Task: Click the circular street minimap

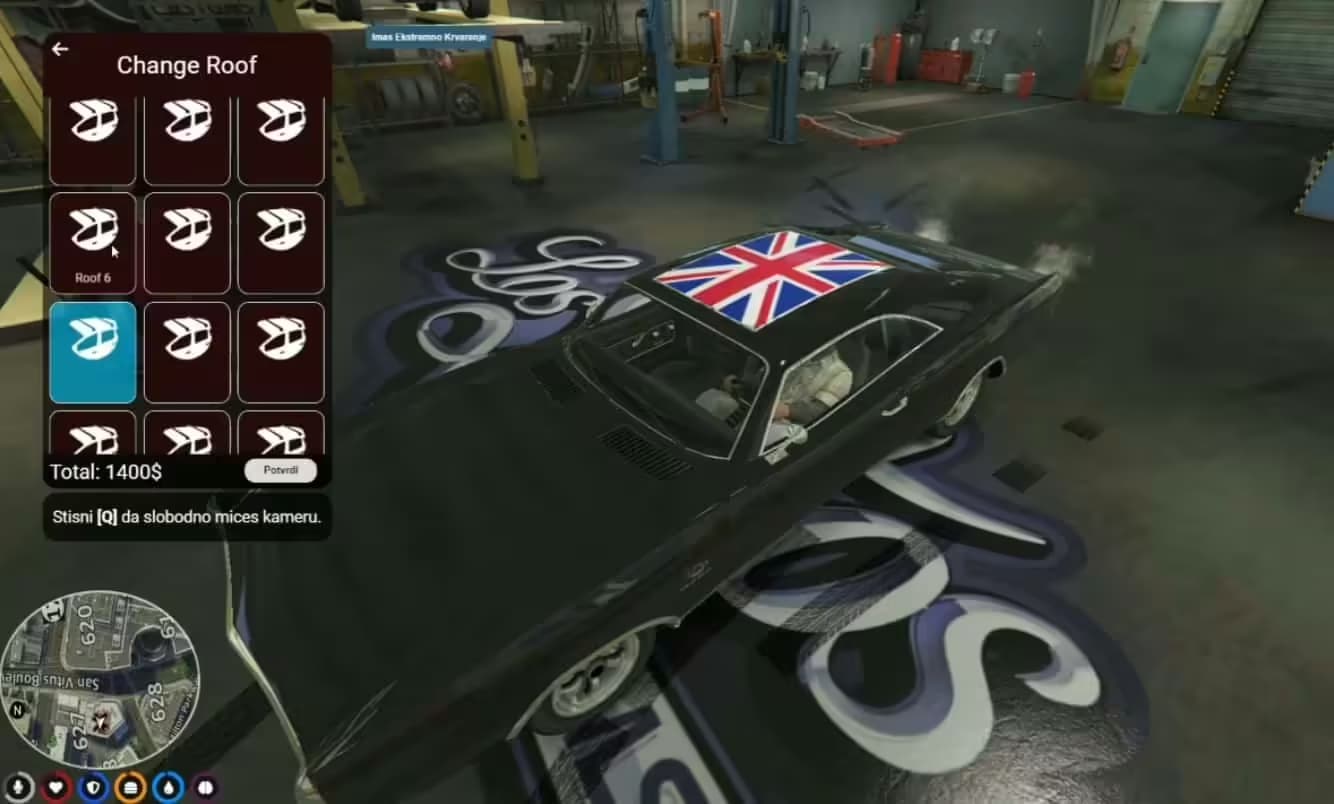Action: [x=100, y=678]
